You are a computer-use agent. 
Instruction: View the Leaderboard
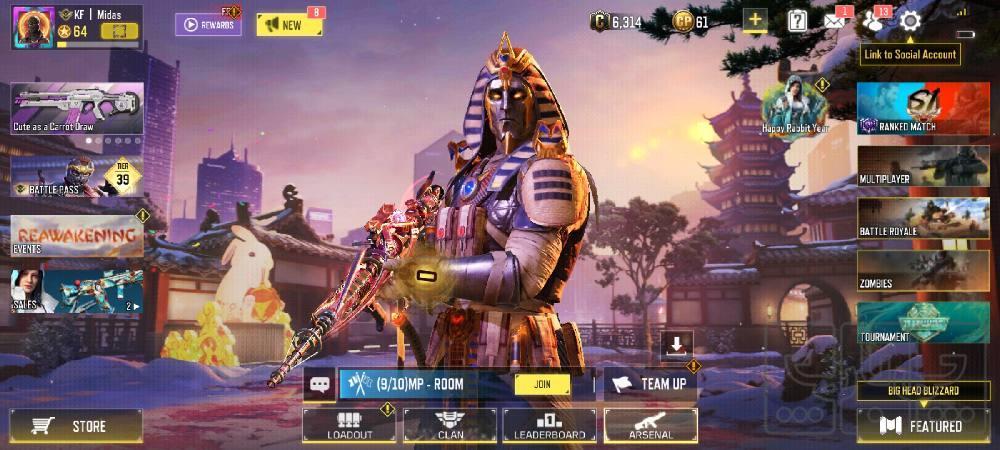[x=549, y=425]
